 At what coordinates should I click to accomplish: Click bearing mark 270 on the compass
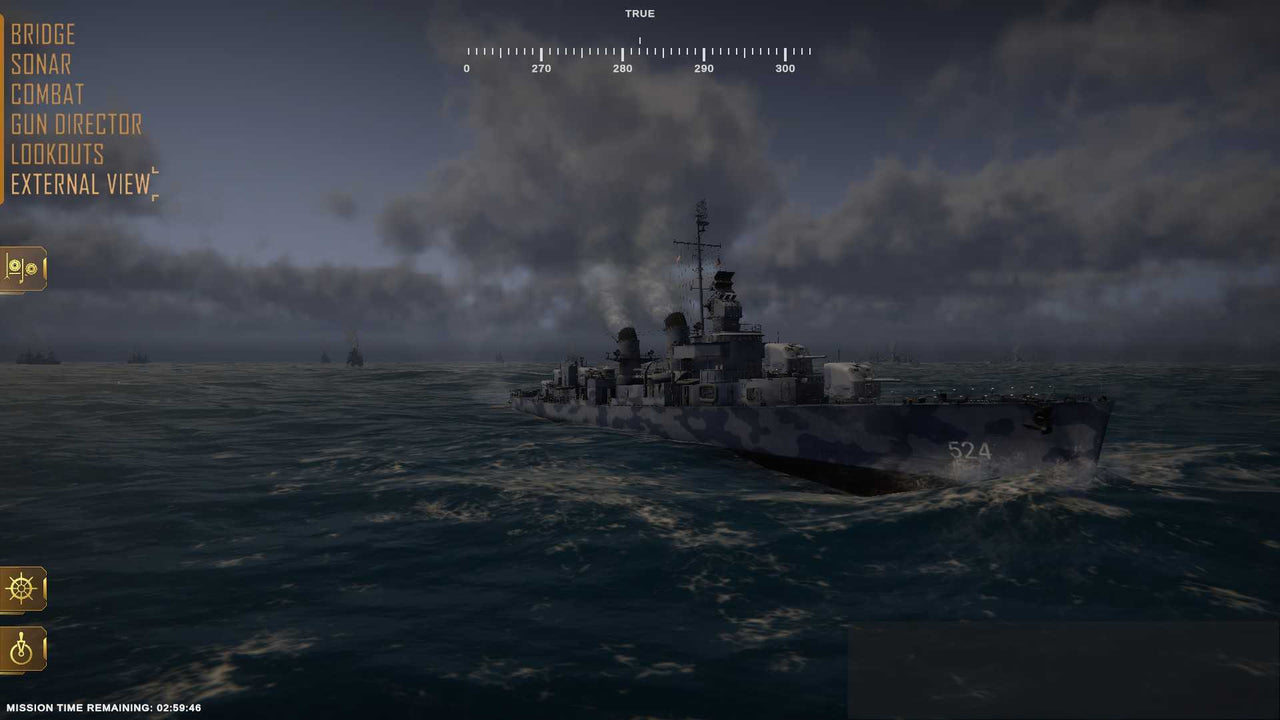click(x=542, y=68)
